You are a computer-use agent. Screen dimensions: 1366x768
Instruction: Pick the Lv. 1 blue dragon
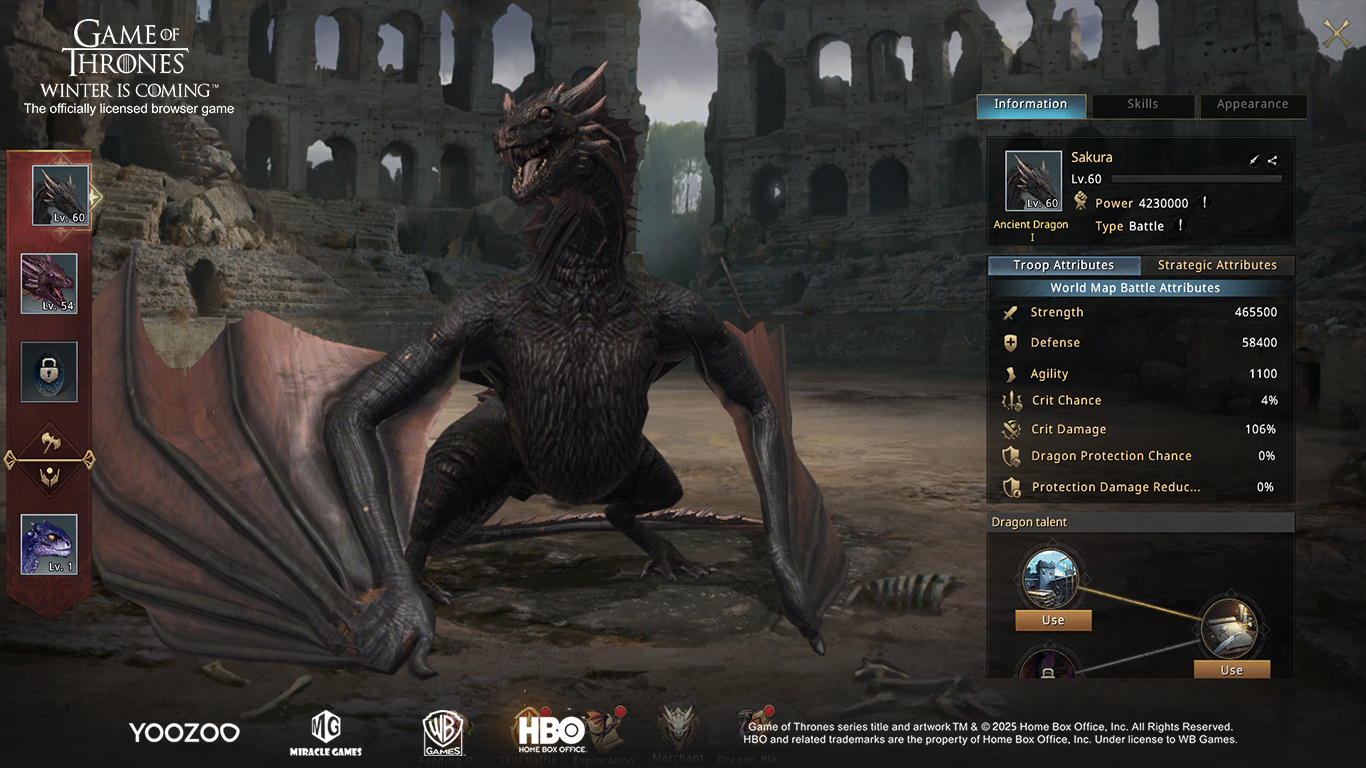click(x=49, y=544)
